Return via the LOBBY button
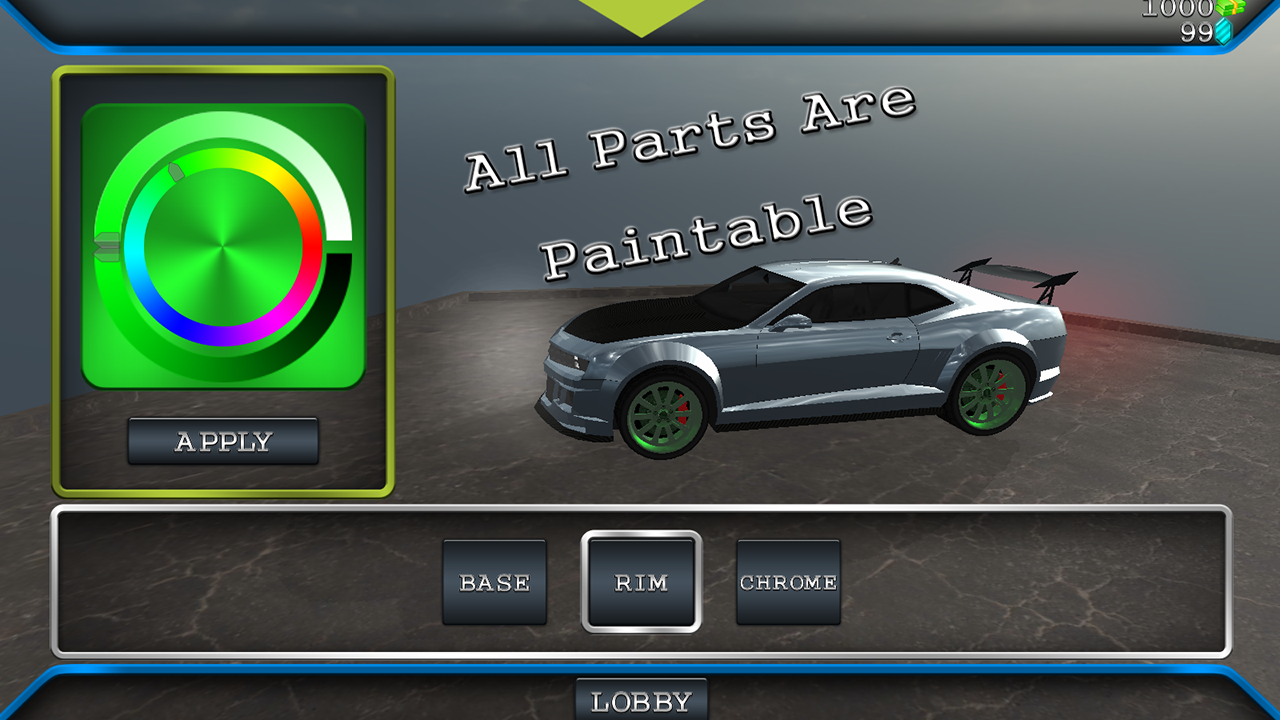Screen dimensions: 1280x720 coord(640,701)
